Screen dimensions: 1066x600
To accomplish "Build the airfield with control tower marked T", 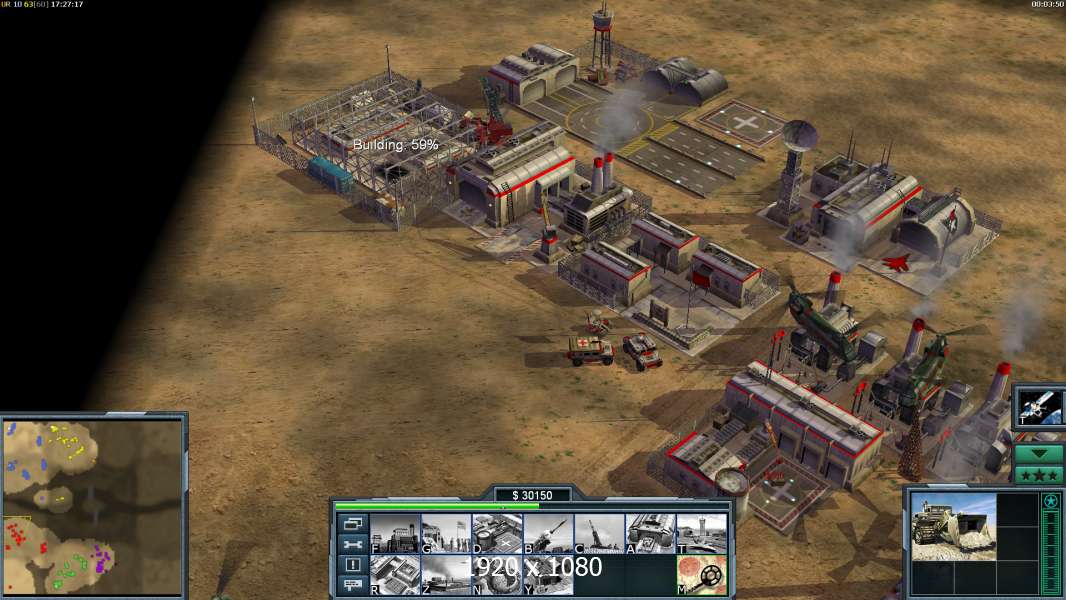I will (701, 534).
